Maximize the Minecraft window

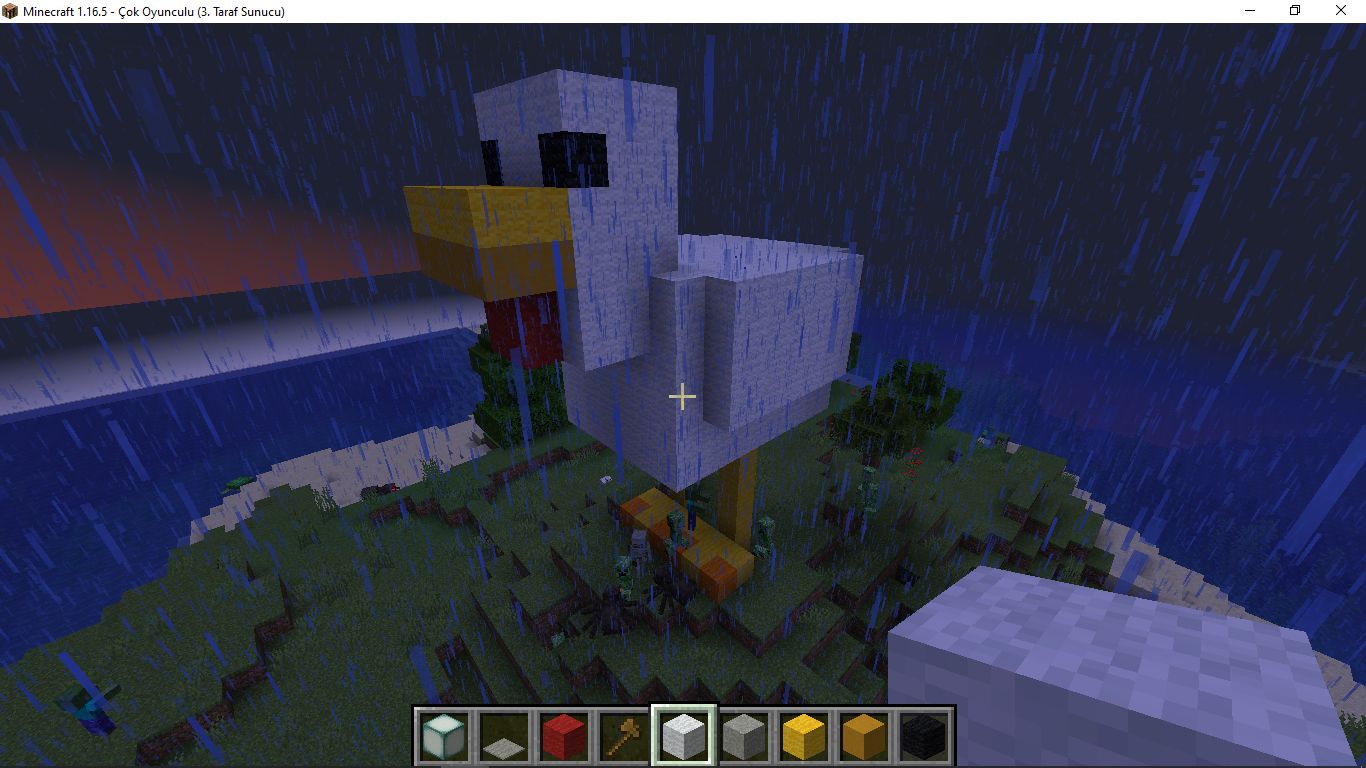point(1295,11)
